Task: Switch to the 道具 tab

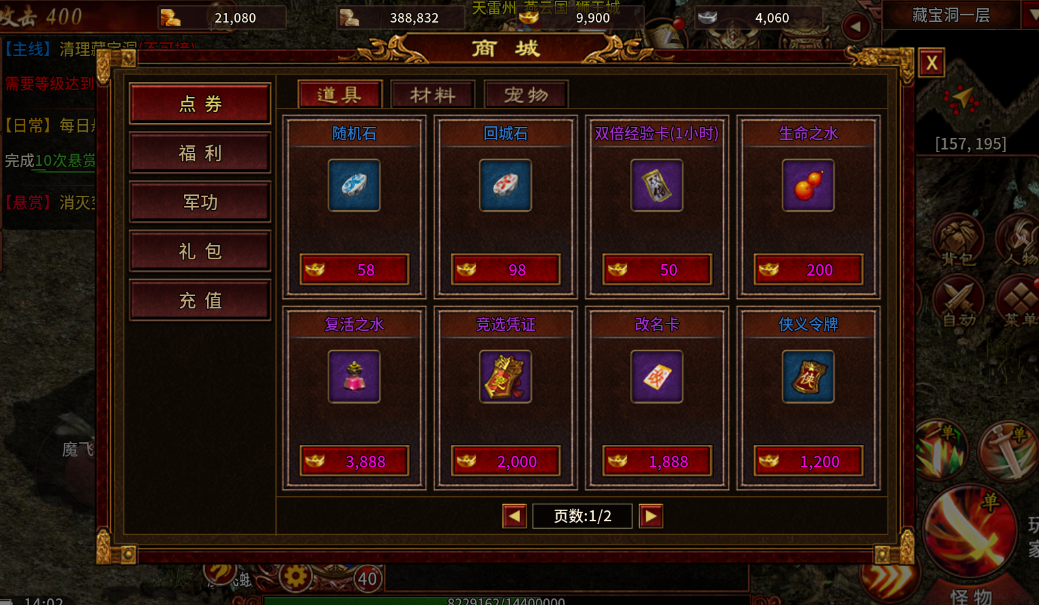Action: tap(340, 95)
